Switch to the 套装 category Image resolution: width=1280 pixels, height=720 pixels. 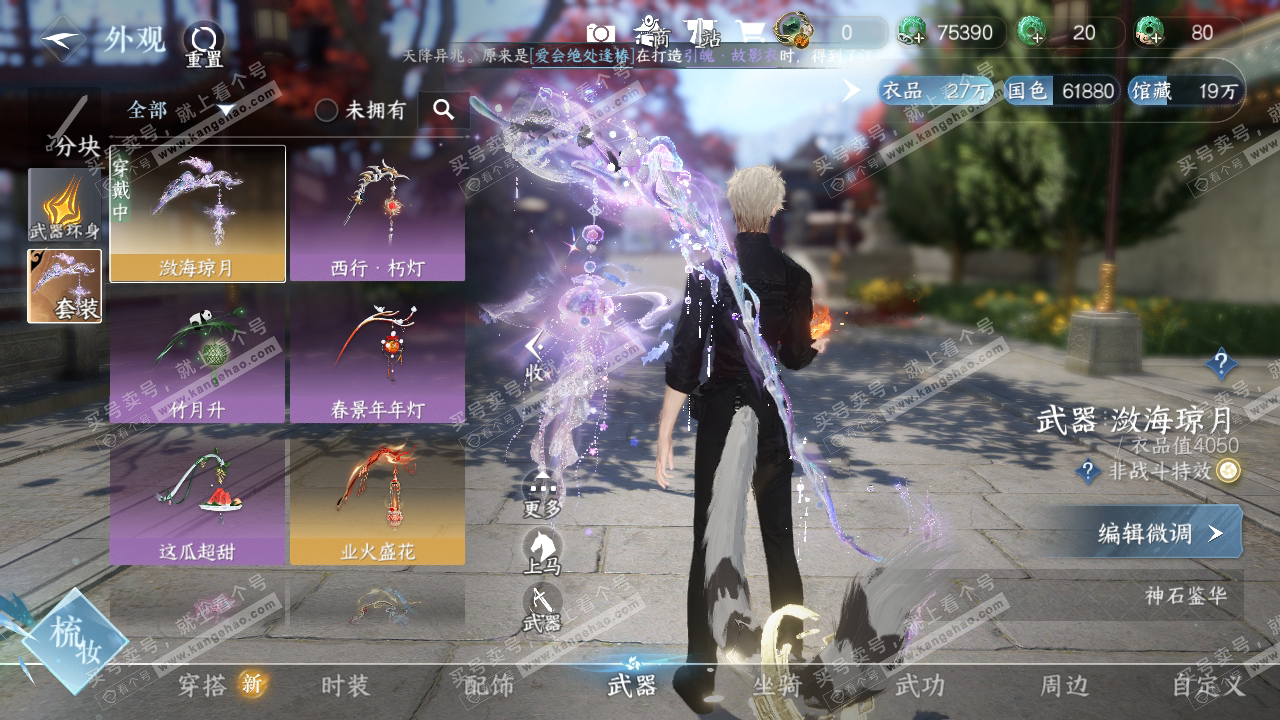[x=64, y=286]
